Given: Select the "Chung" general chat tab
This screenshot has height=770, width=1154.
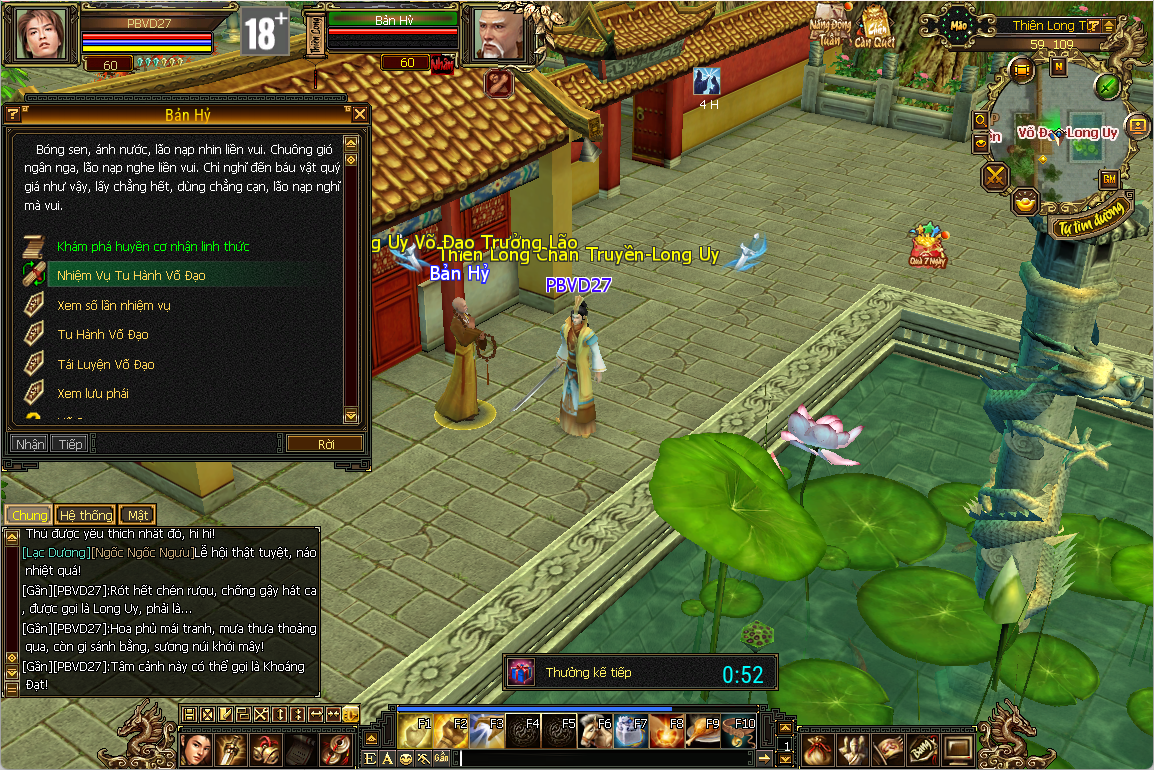Looking at the screenshot, I should [x=30, y=515].
